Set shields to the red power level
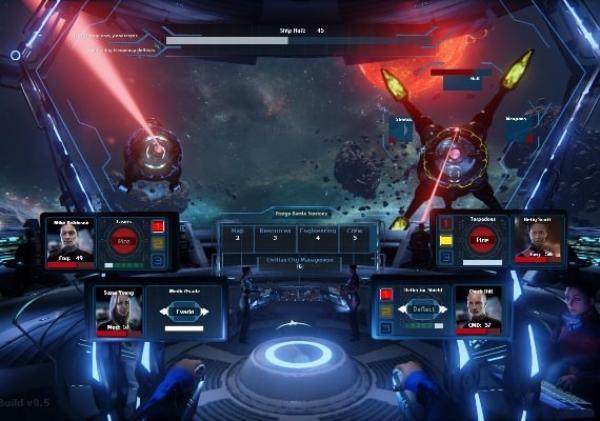Viewport: 600px width, 421px height. (386, 294)
